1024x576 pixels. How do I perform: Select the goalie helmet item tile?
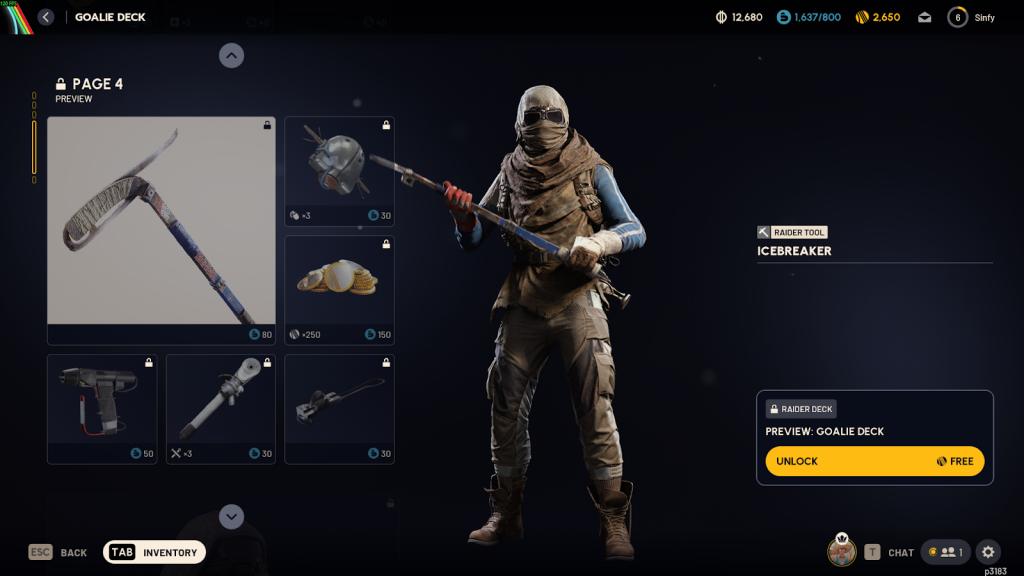coord(339,171)
